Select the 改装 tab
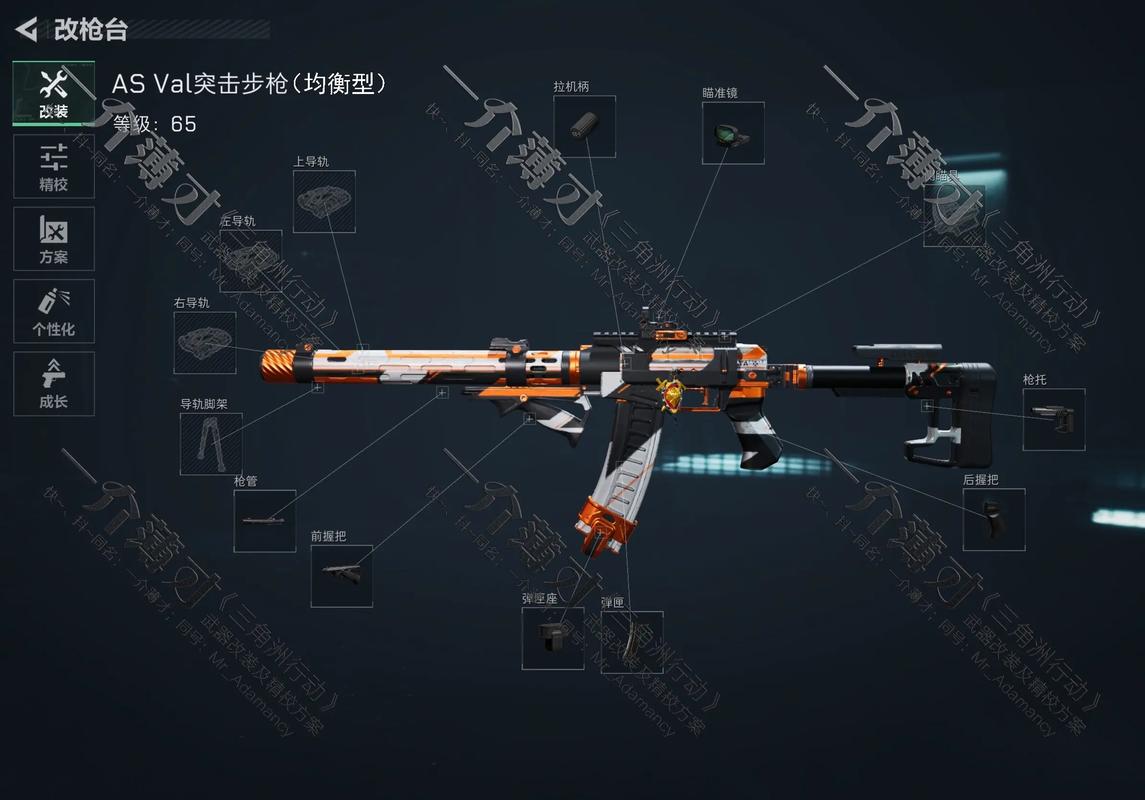The width and height of the screenshot is (1145, 800). [54, 94]
